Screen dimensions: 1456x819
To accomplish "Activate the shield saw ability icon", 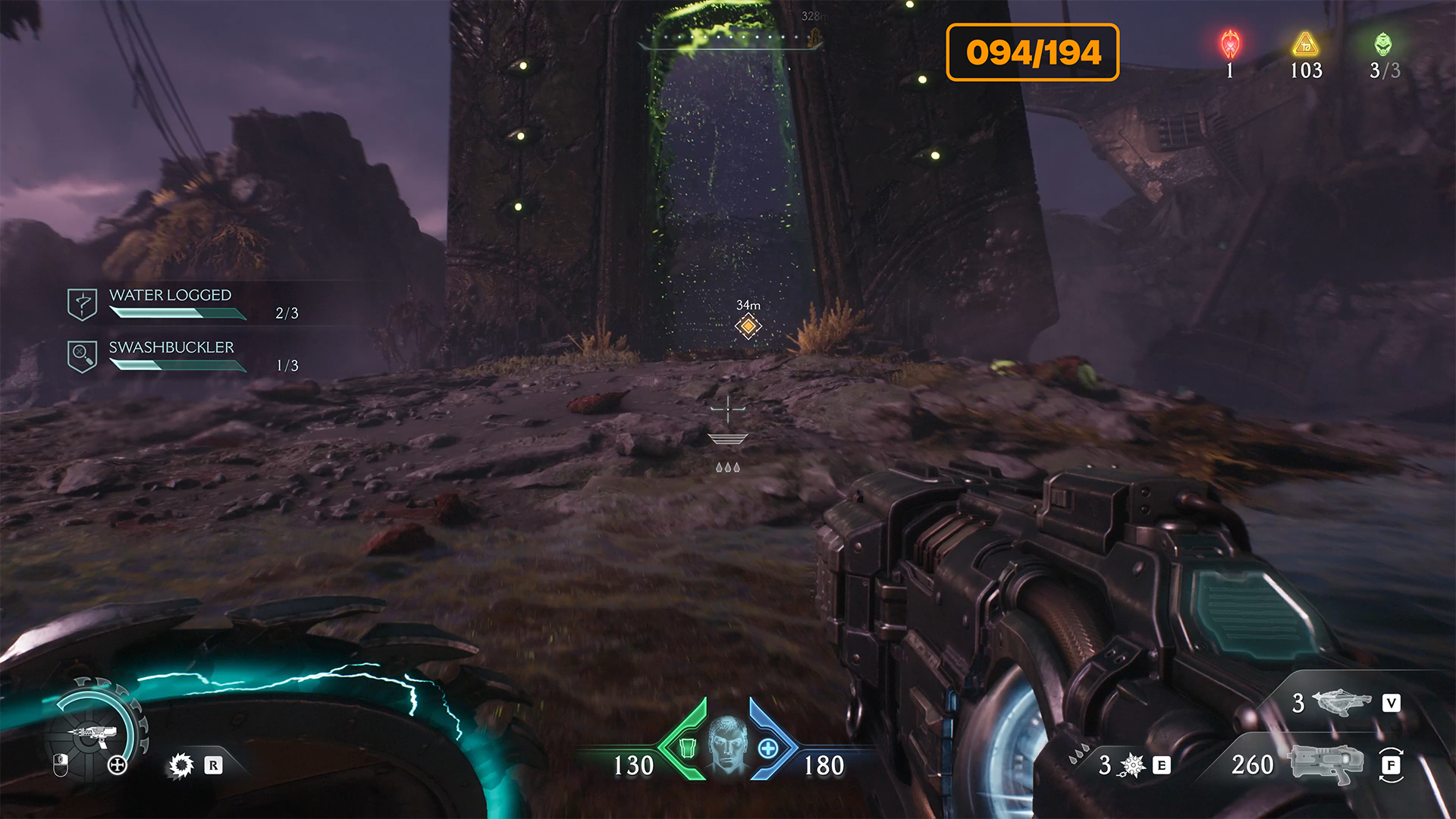I will coord(181,765).
